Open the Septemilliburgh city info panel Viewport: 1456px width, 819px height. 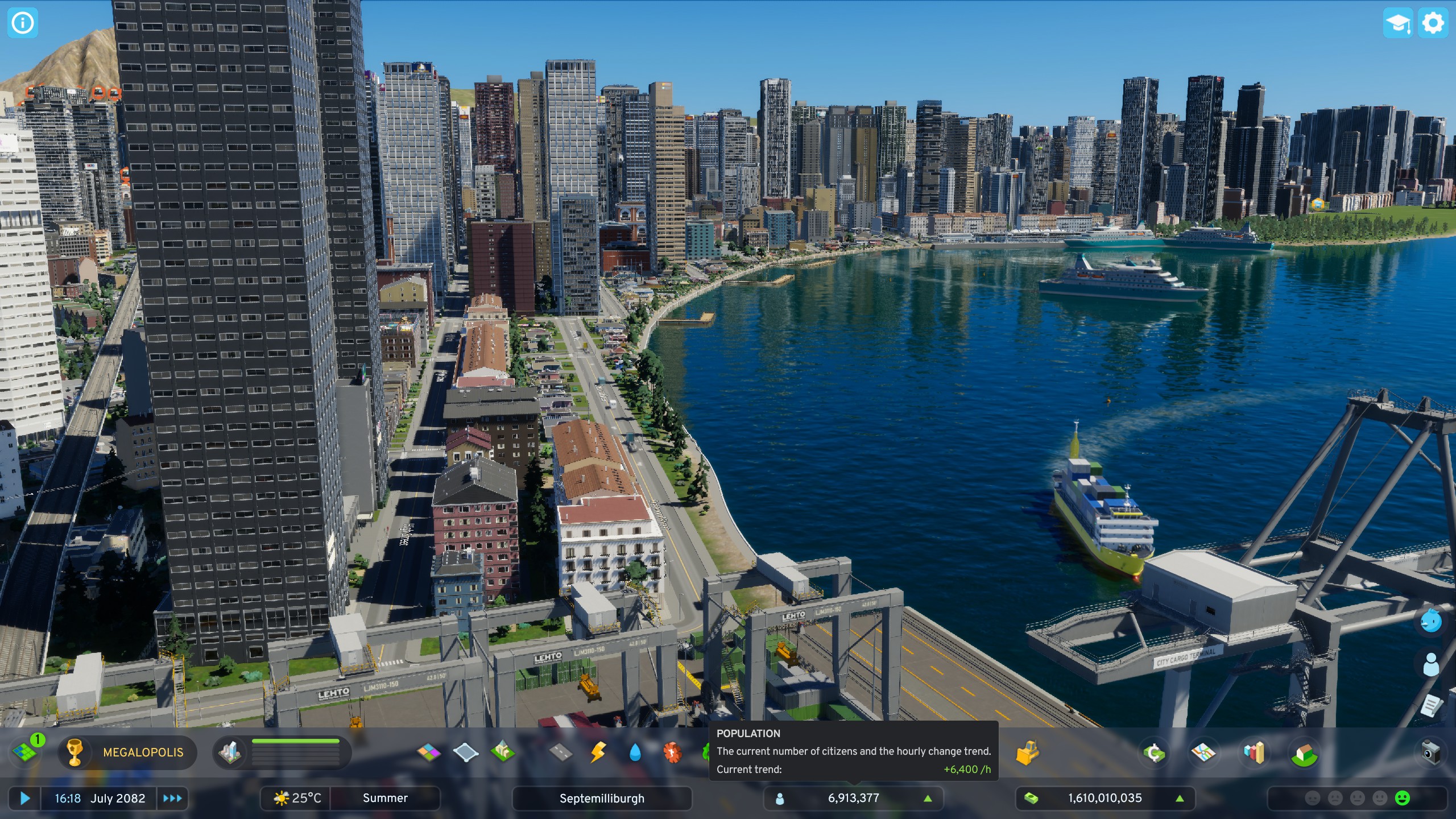click(x=603, y=798)
